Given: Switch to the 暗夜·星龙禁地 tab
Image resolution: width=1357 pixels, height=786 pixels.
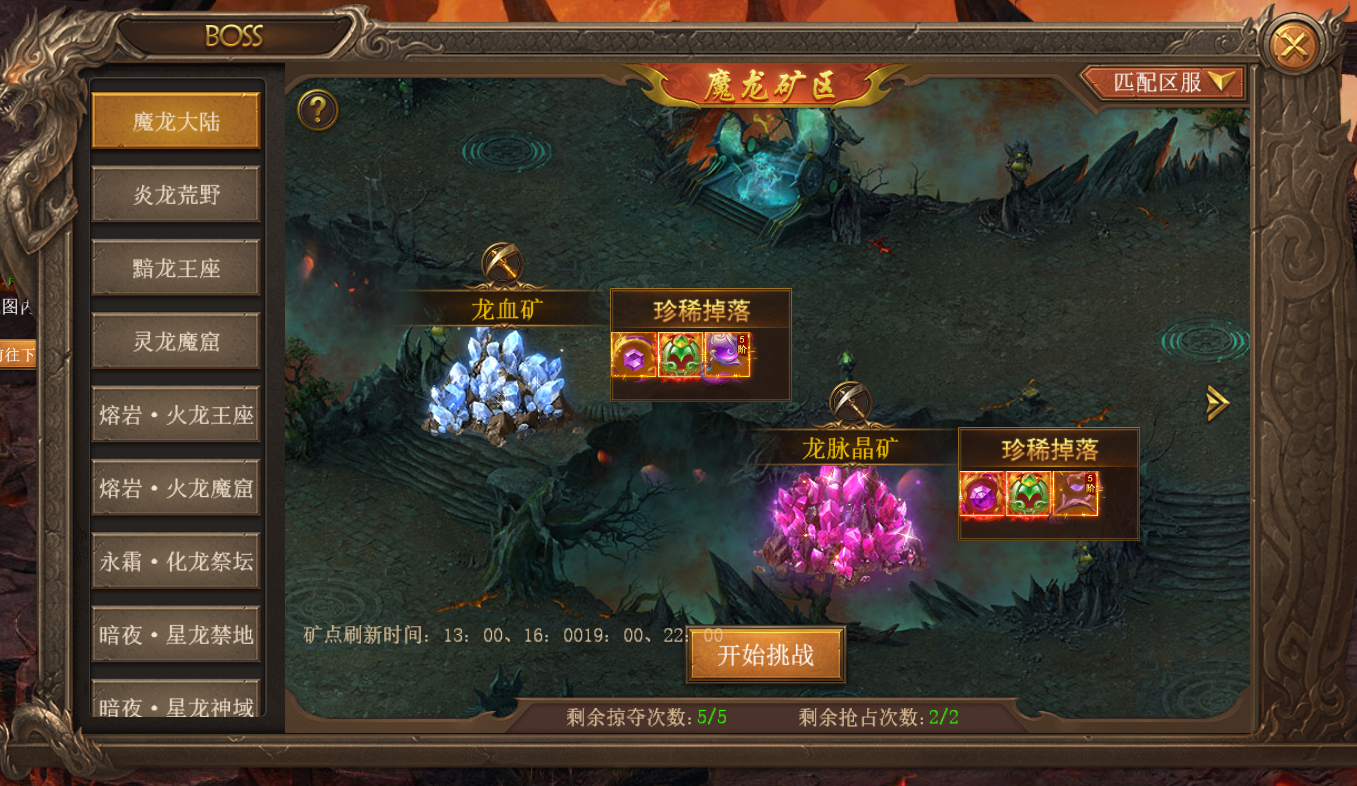Looking at the screenshot, I should (x=176, y=633).
